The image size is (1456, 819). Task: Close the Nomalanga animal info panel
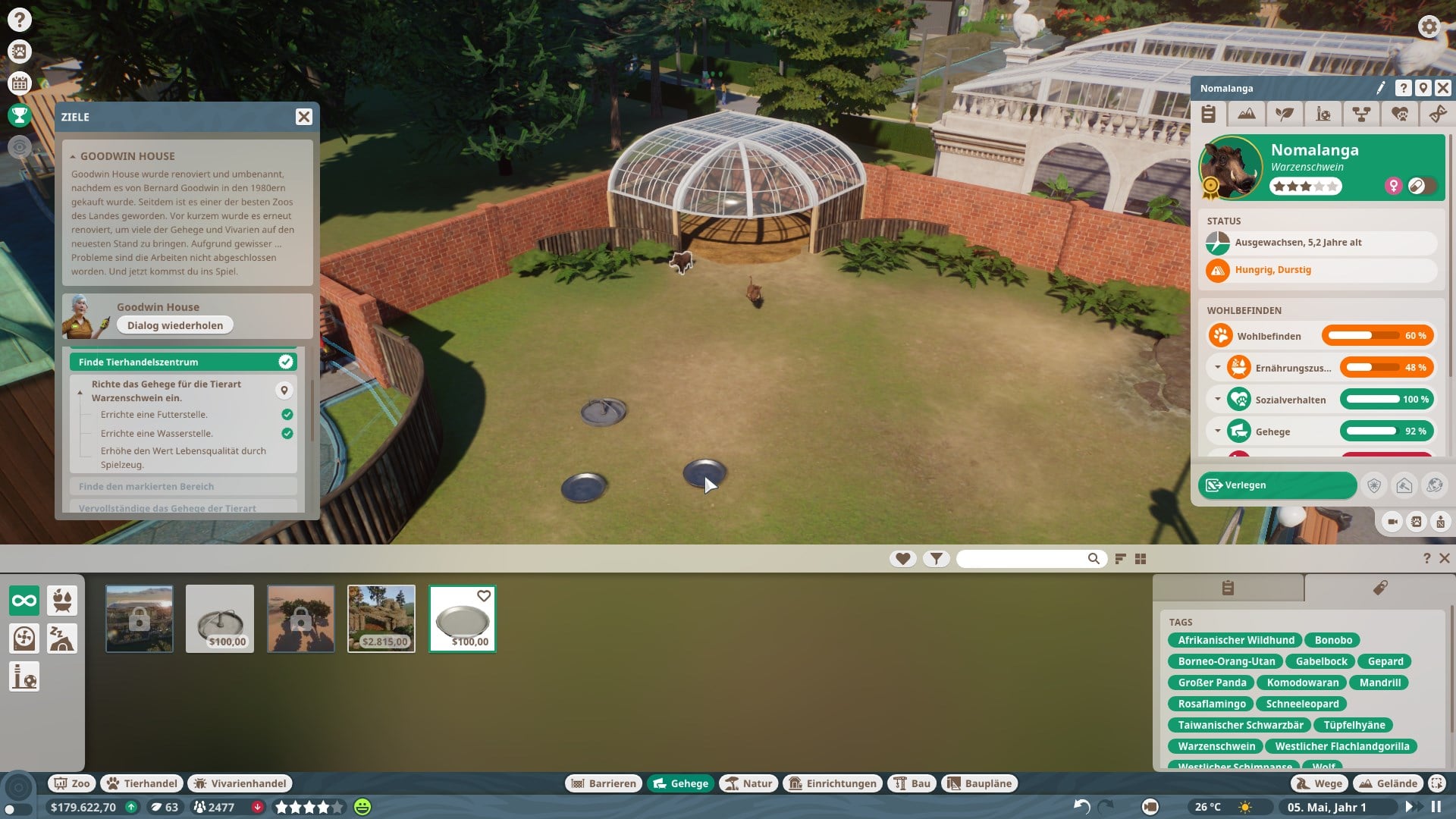[1442, 89]
